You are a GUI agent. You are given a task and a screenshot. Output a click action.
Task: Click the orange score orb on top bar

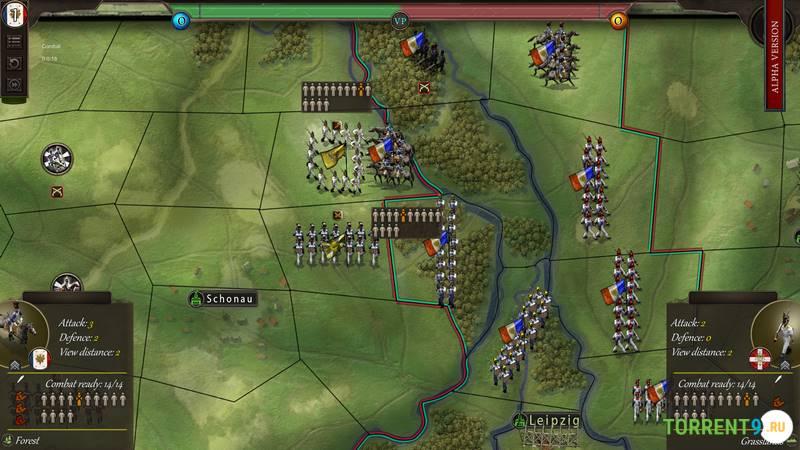click(x=618, y=20)
